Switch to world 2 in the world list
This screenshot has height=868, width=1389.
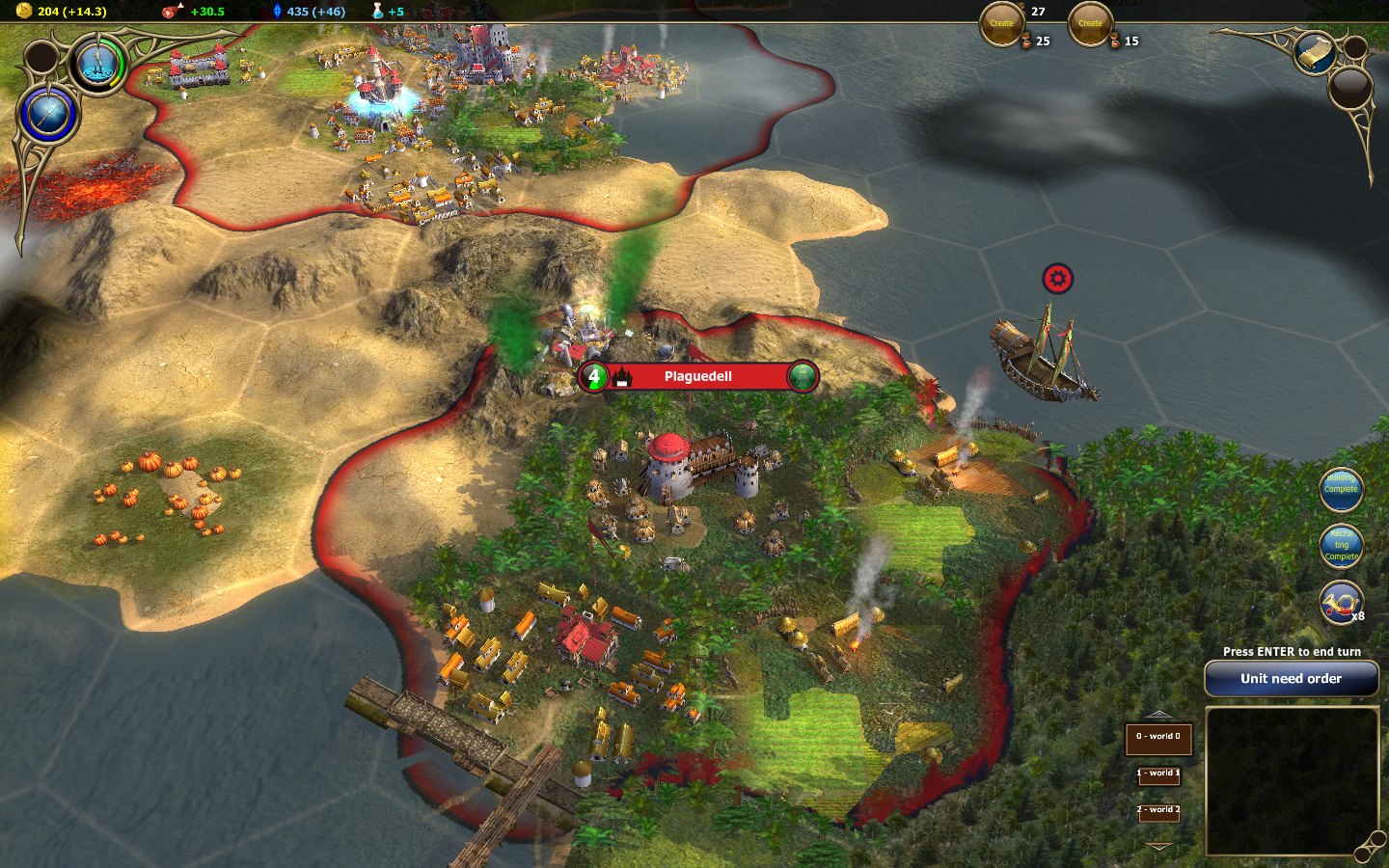tap(1158, 811)
